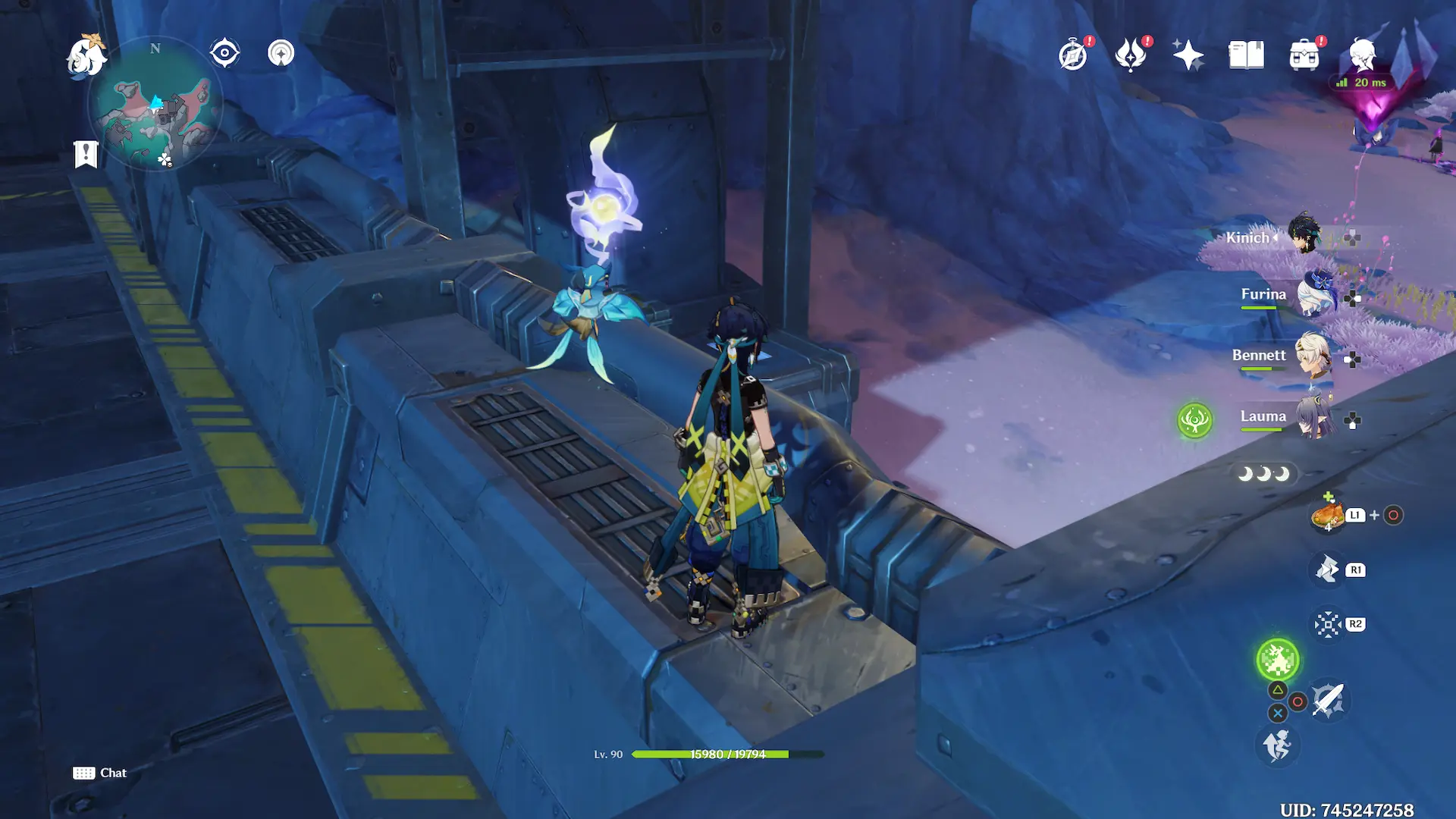1456x819 pixels.
Task: Open the Paimon menu icon
Action: (x=86, y=56)
